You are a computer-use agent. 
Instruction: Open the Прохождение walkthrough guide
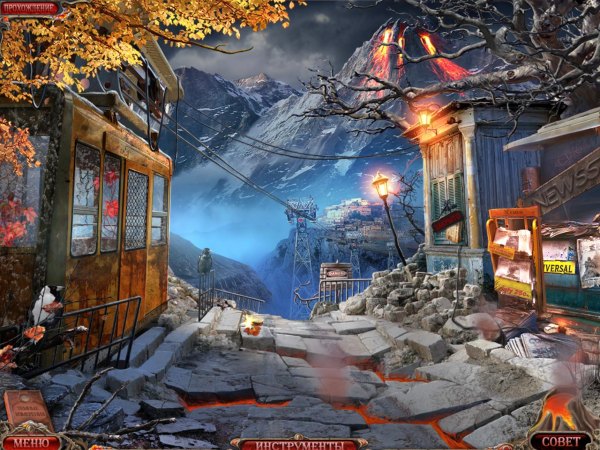(x=29, y=8)
